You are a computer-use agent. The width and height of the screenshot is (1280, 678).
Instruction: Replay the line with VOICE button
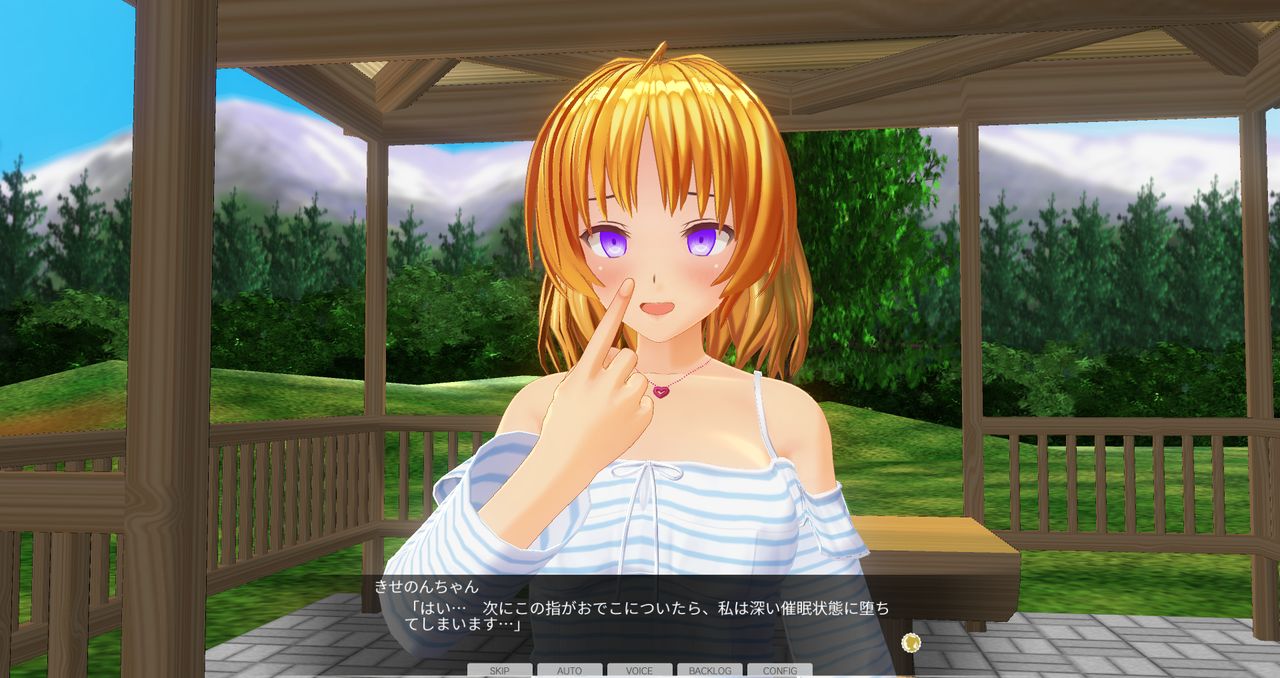click(x=639, y=670)
